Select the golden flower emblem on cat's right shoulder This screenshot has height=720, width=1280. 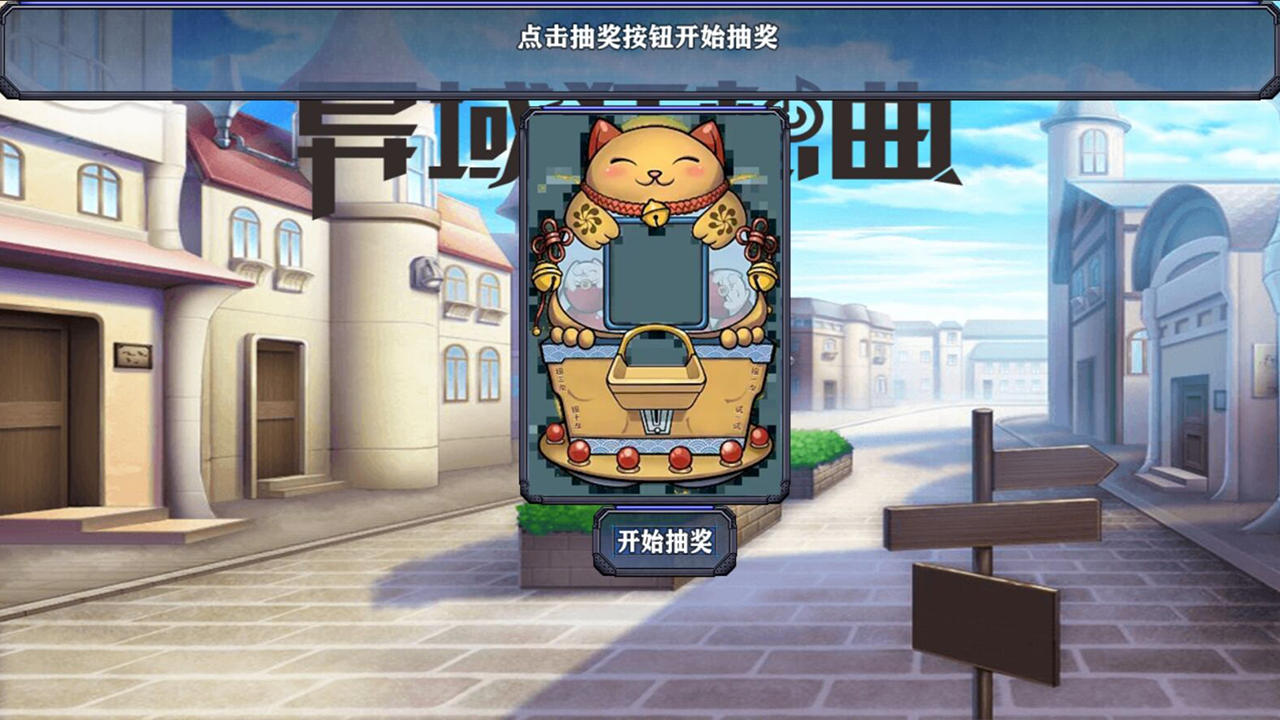tap(588, 218)
